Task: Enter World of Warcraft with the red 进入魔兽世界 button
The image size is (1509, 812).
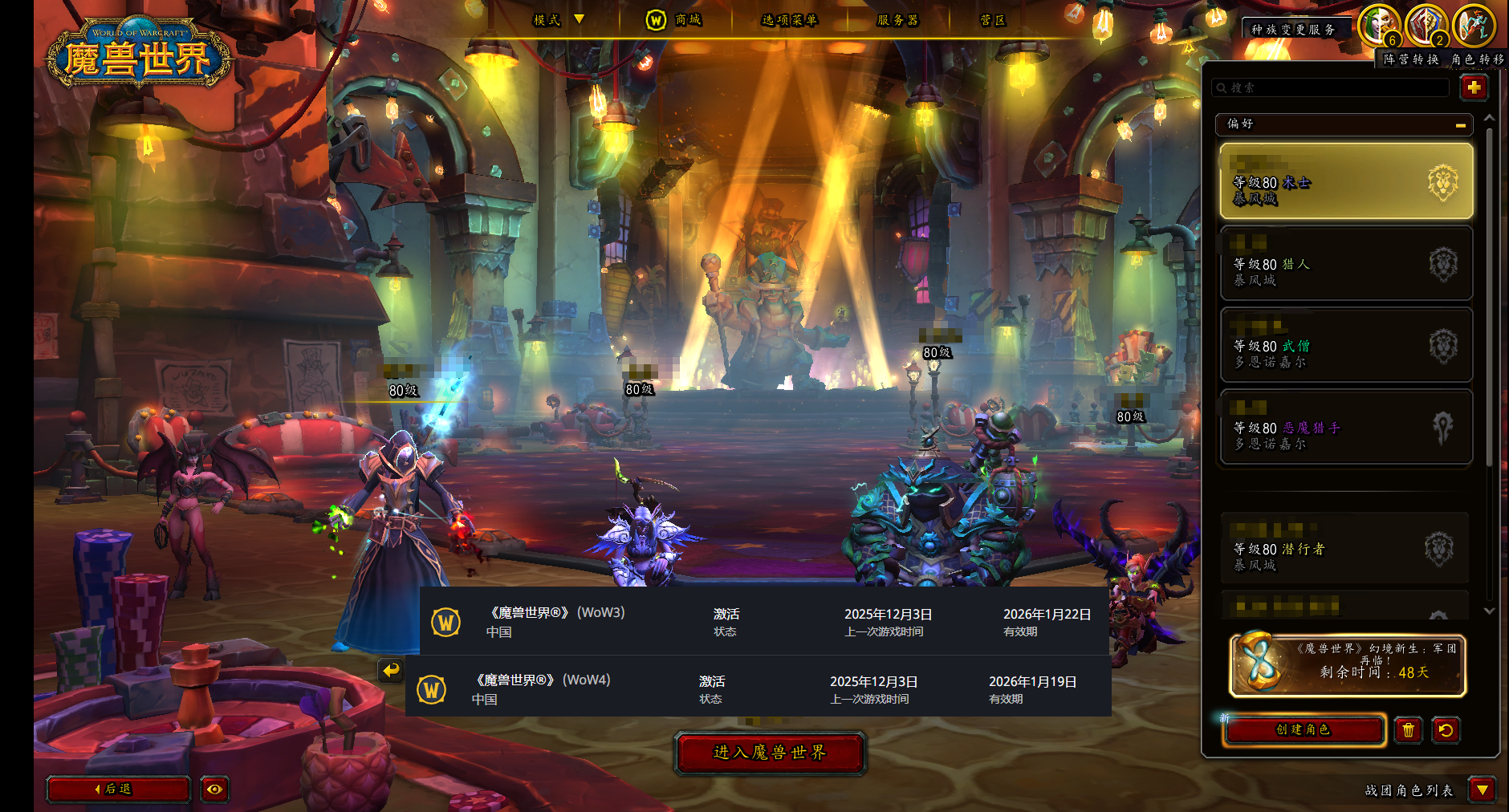Action: tap(770, 753)
